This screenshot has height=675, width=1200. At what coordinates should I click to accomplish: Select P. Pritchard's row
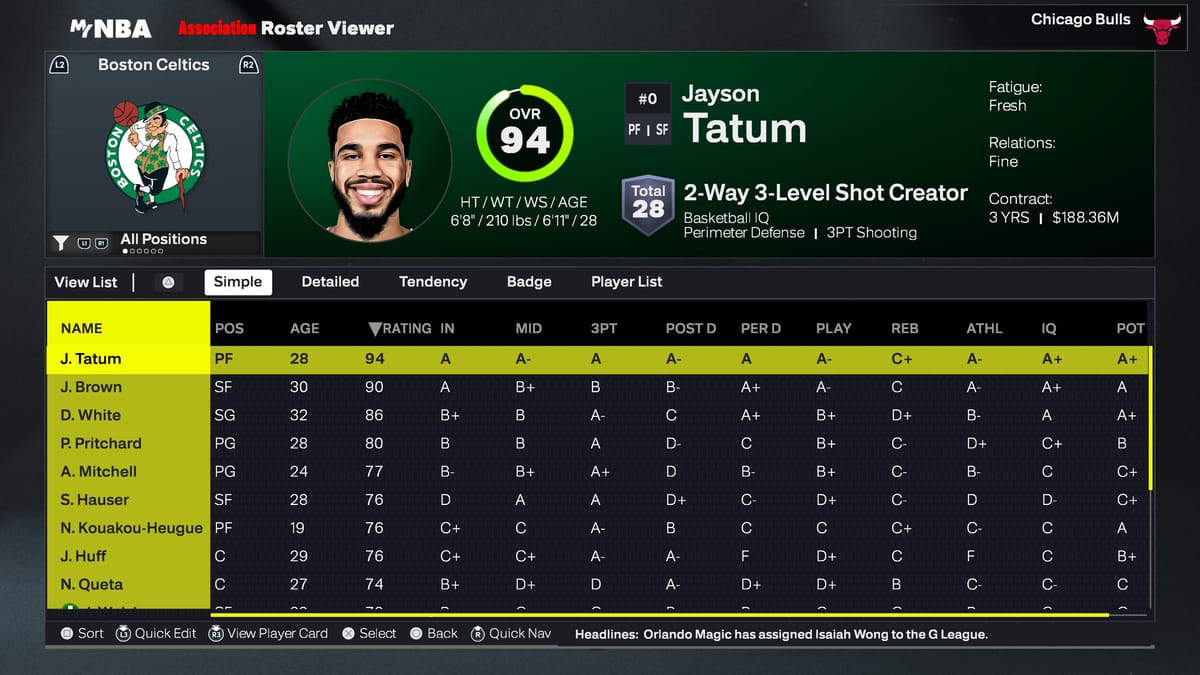[x=101, y=443]
